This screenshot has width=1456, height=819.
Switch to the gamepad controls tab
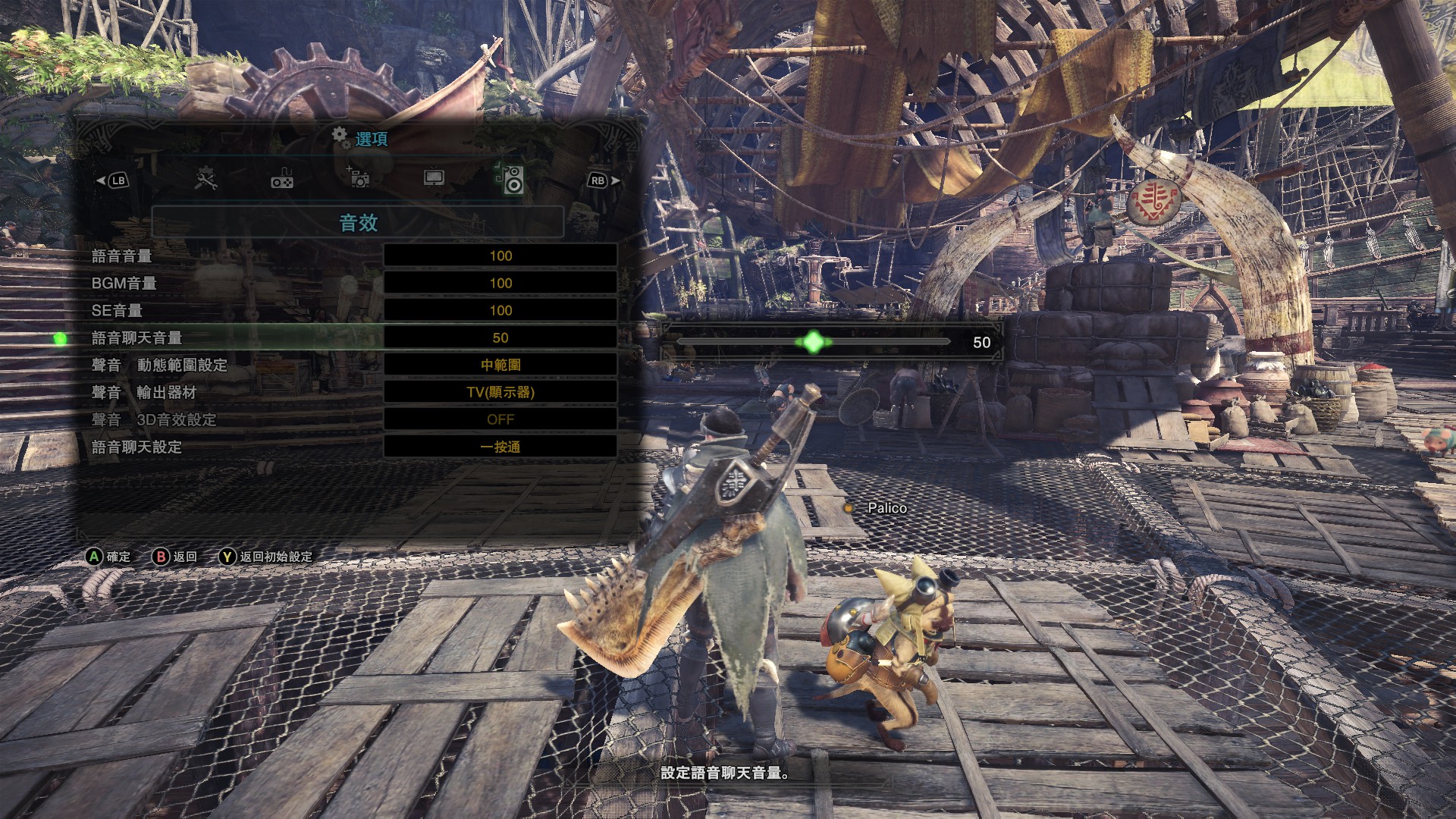point(282,180)
